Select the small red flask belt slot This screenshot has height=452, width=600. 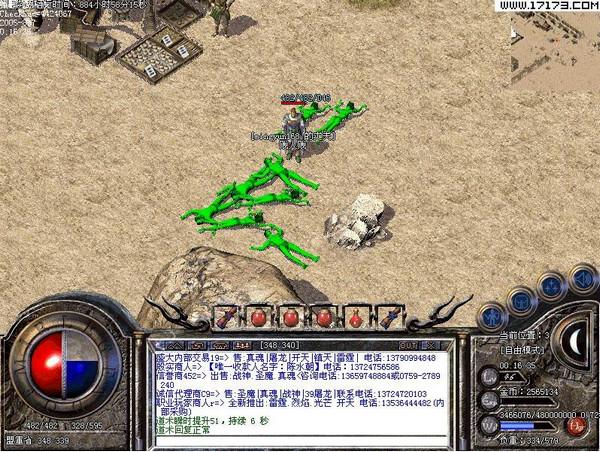pos(355,317)
